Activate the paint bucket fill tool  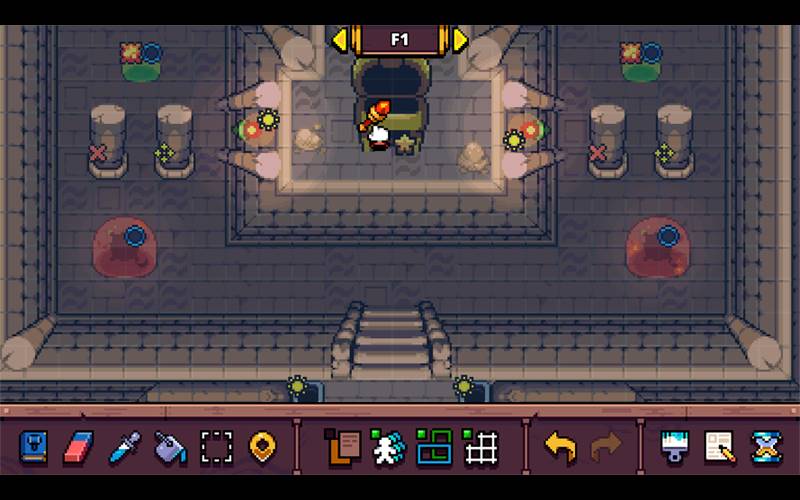170,448
